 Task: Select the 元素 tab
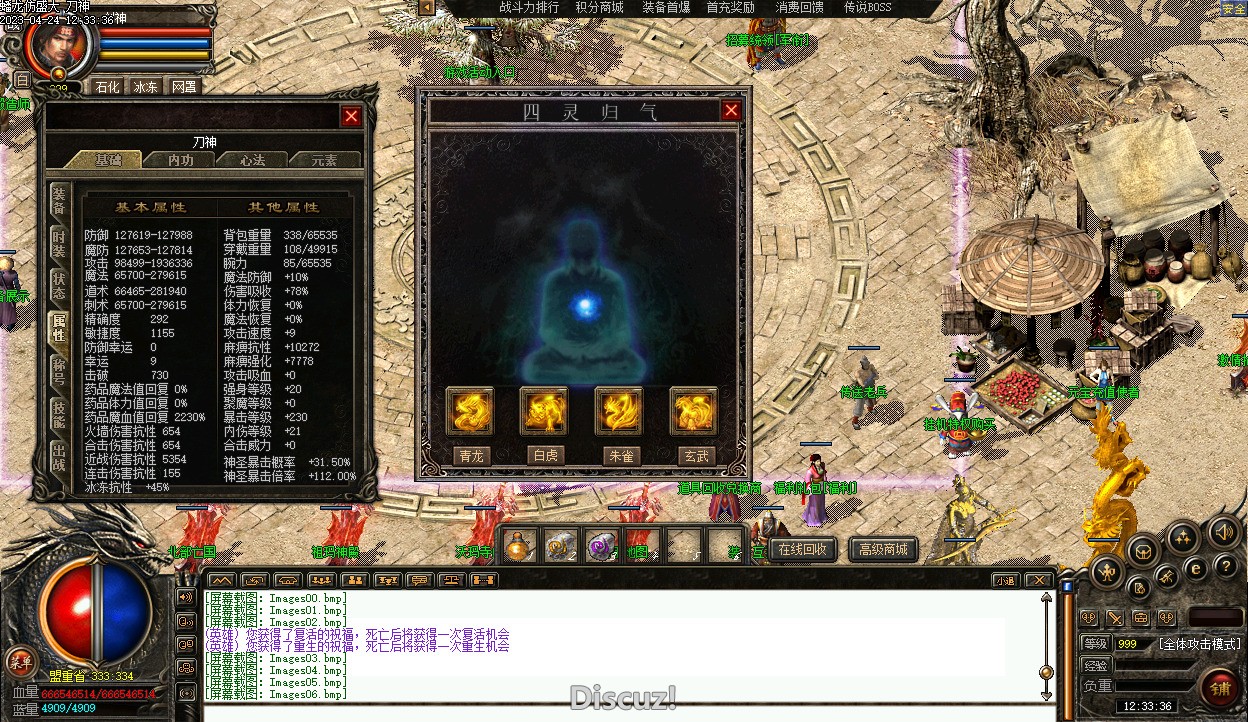click(324, 160)
